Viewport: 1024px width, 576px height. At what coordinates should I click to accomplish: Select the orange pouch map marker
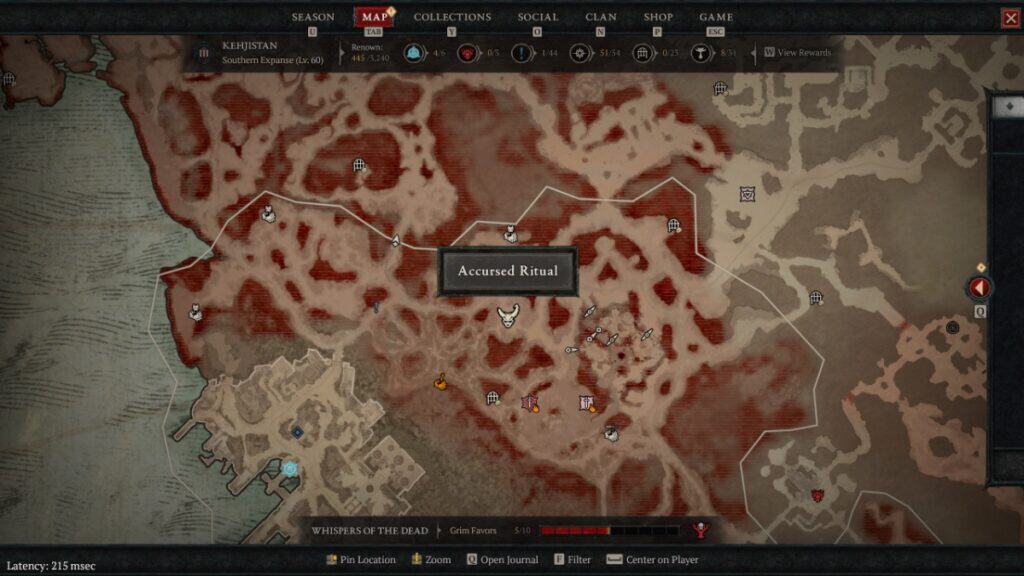point(439,381)
